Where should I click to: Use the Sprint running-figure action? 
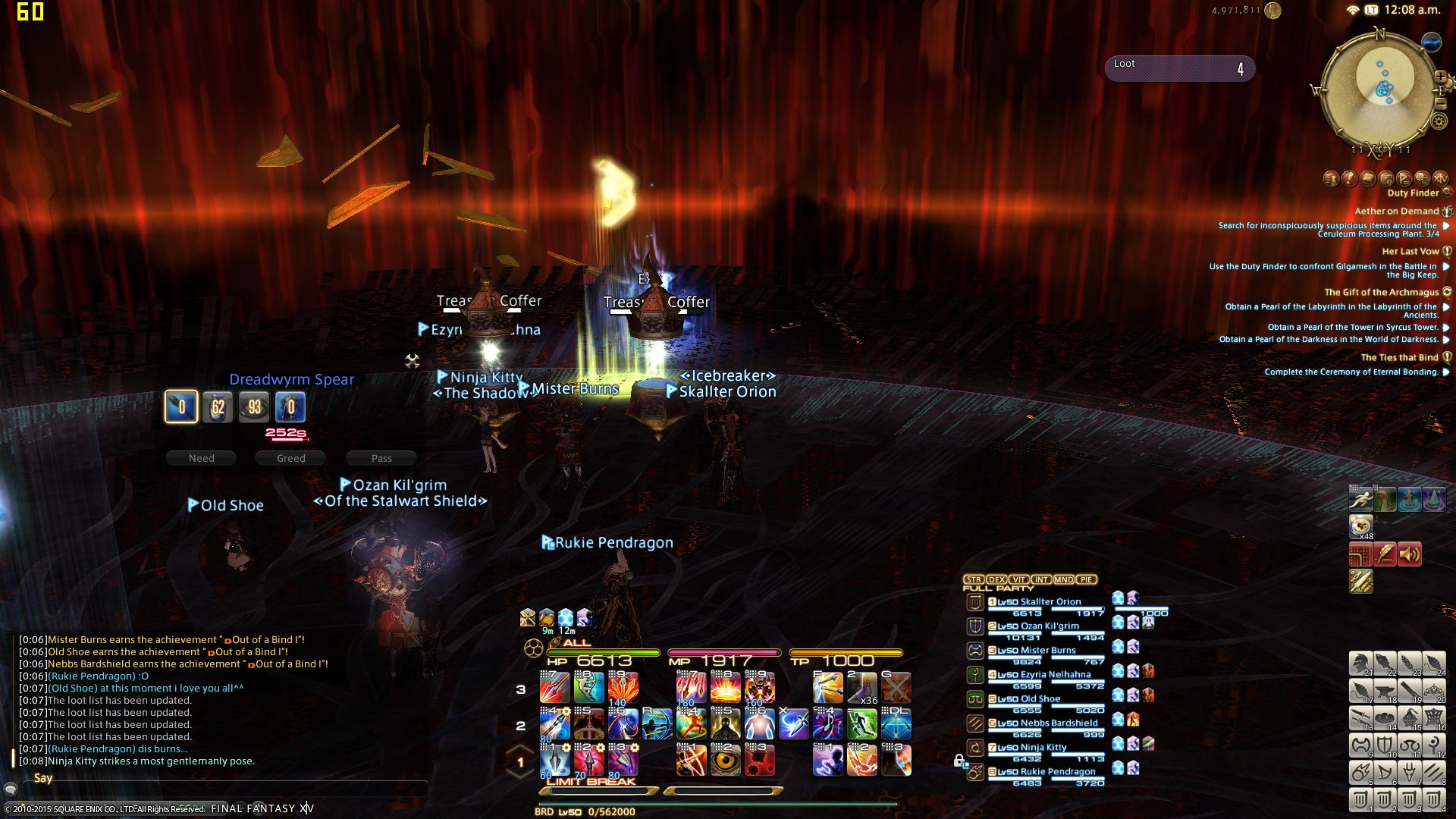[1360, 499]
